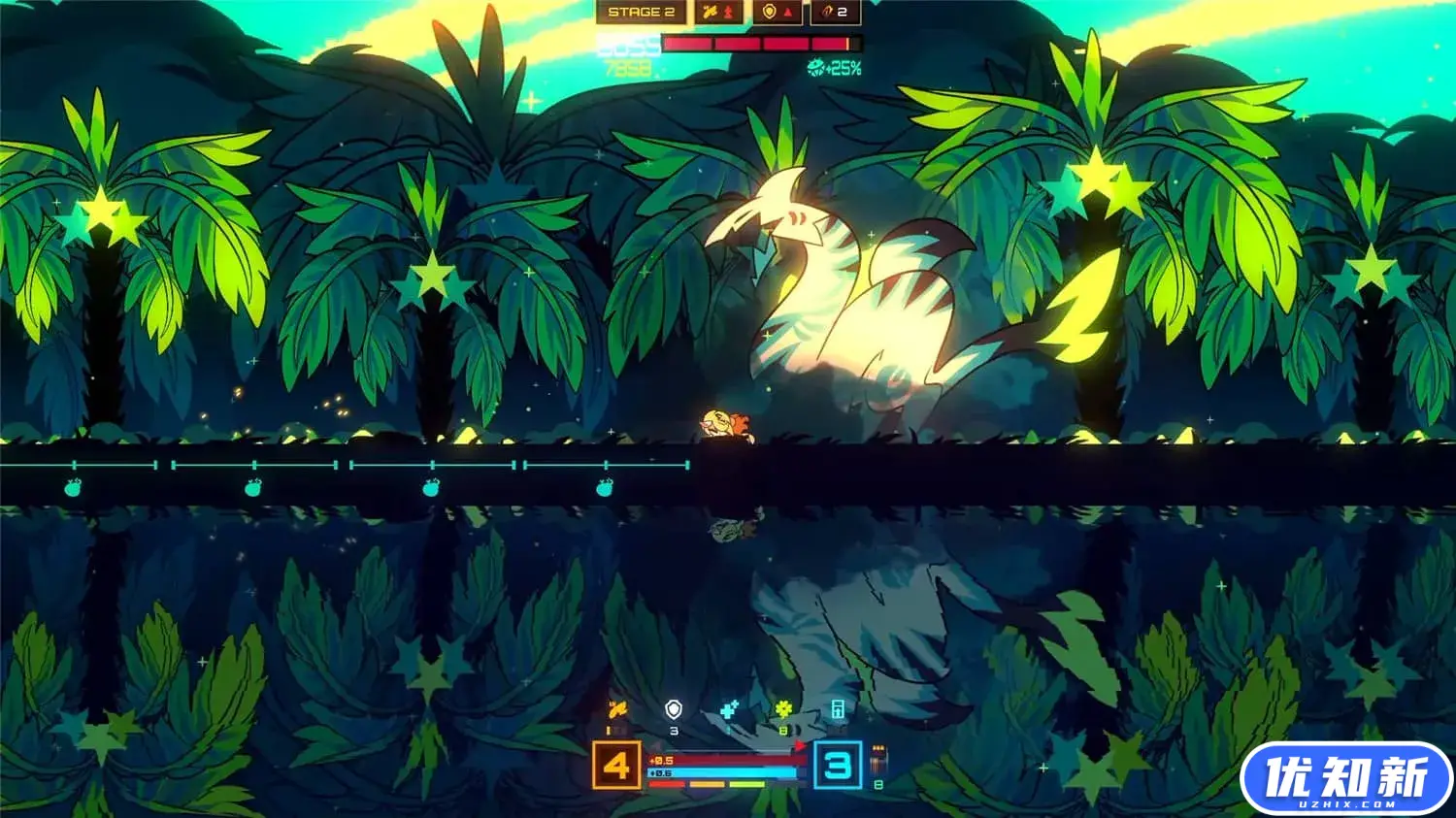Select the orange number 4 slot
1456x818 pixels.
click(616, 766)
